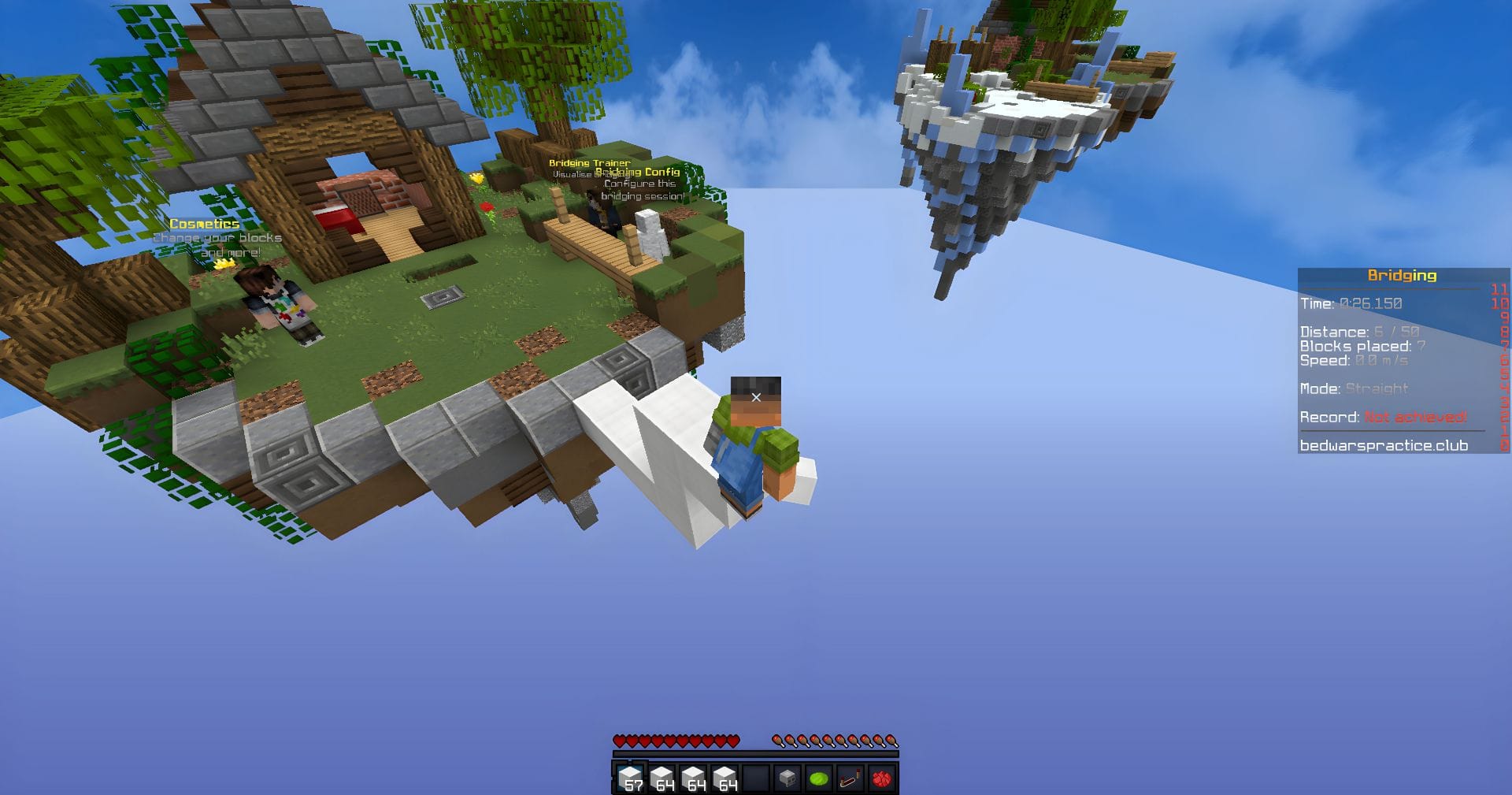This screenshot has width=1512, height=795.
Task: Visit the bedwarspractice.club link text
Action: pos(1384,445)
